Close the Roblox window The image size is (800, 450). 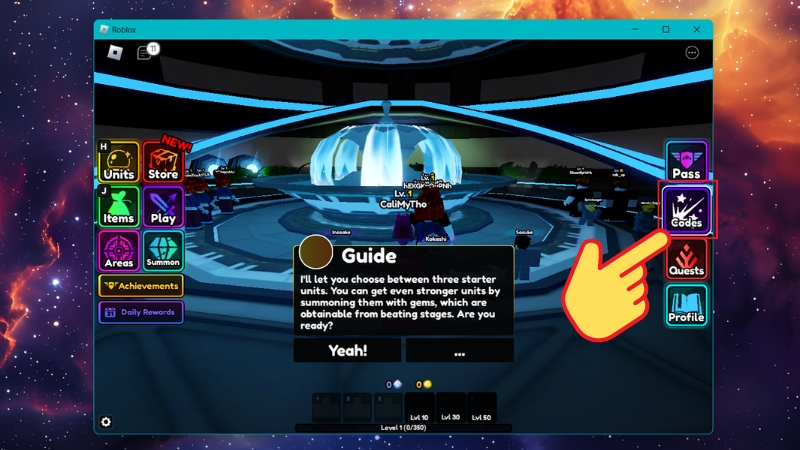(x=697, y=29)
